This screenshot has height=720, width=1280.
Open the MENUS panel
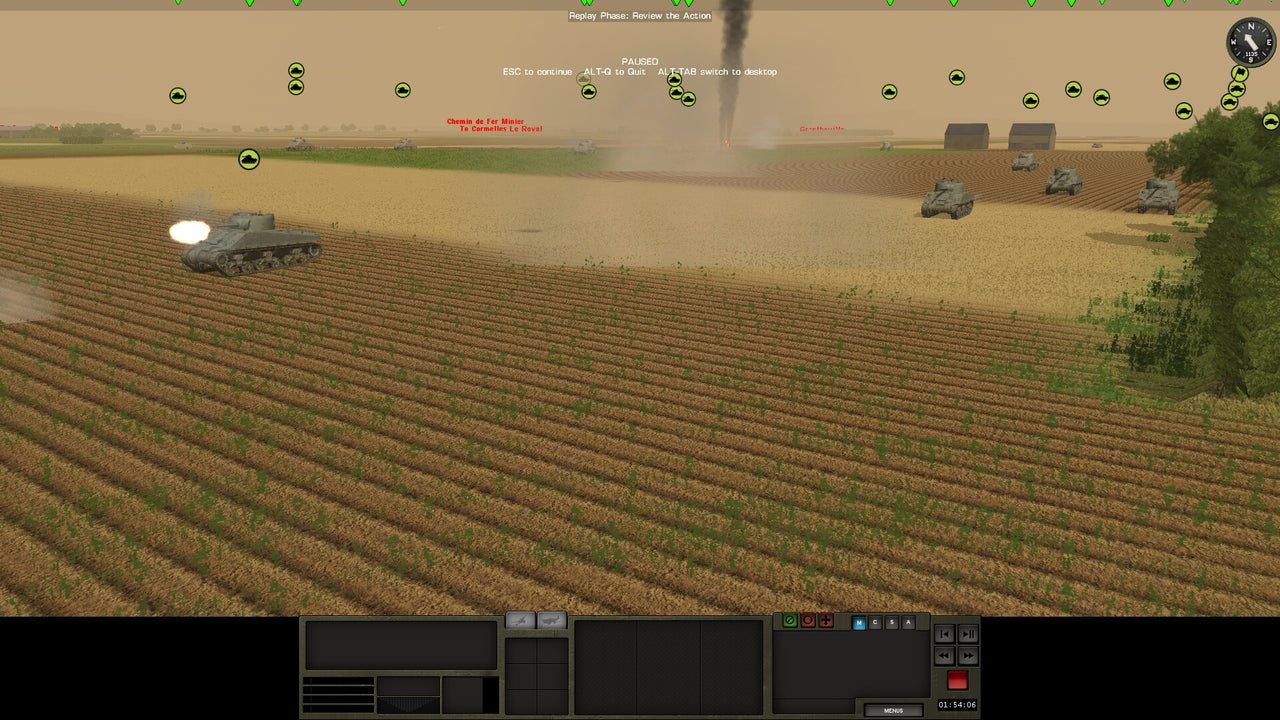click(893, 710)
